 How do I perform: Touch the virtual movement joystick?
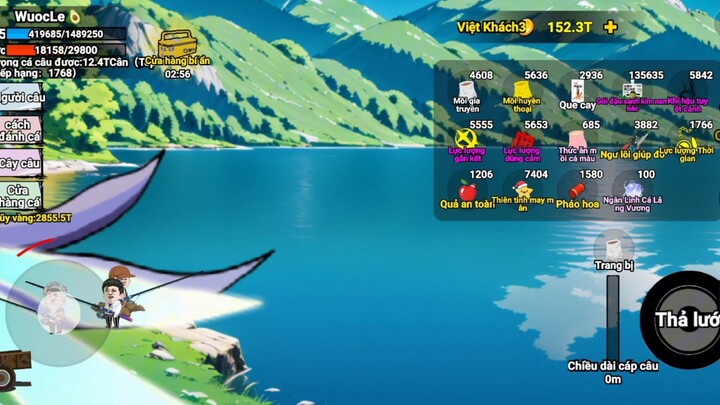[56, 312]
